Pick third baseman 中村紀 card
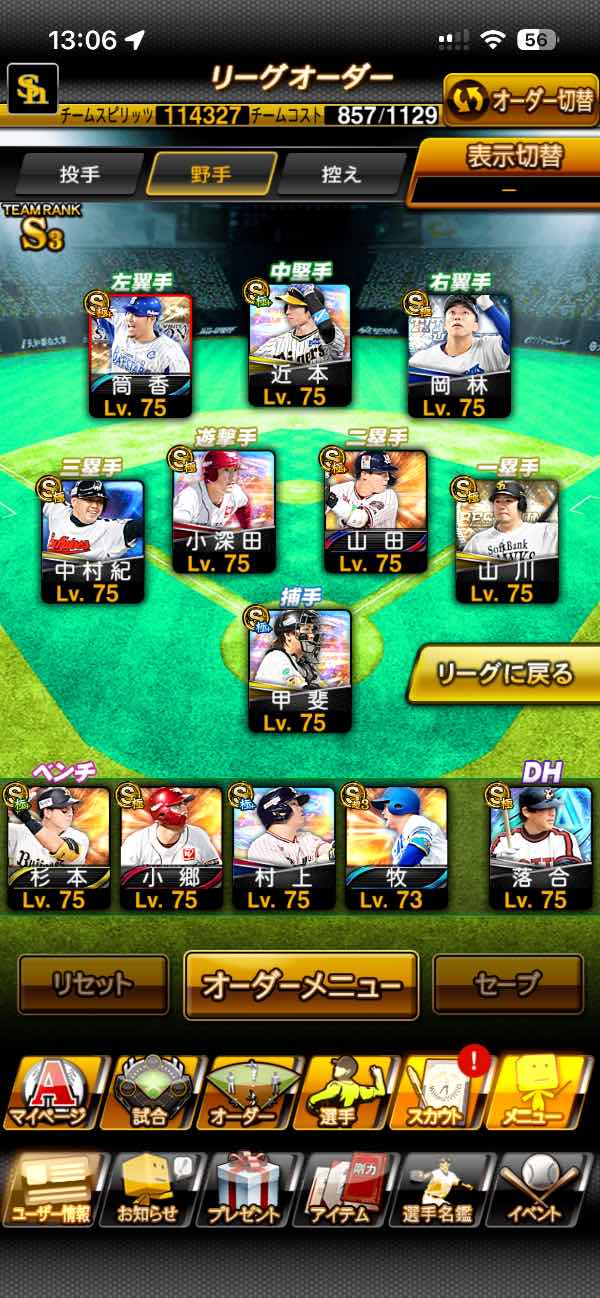This screenshot has height=1298, width=600. 92,541
